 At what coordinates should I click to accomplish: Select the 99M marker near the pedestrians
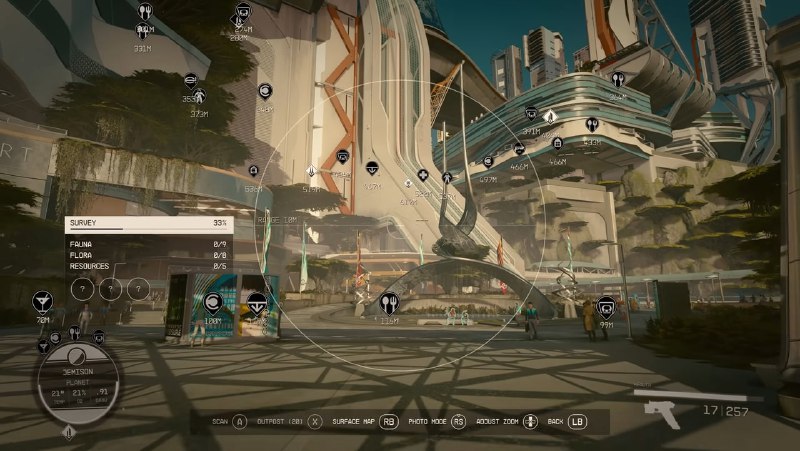tap(606, 306)
